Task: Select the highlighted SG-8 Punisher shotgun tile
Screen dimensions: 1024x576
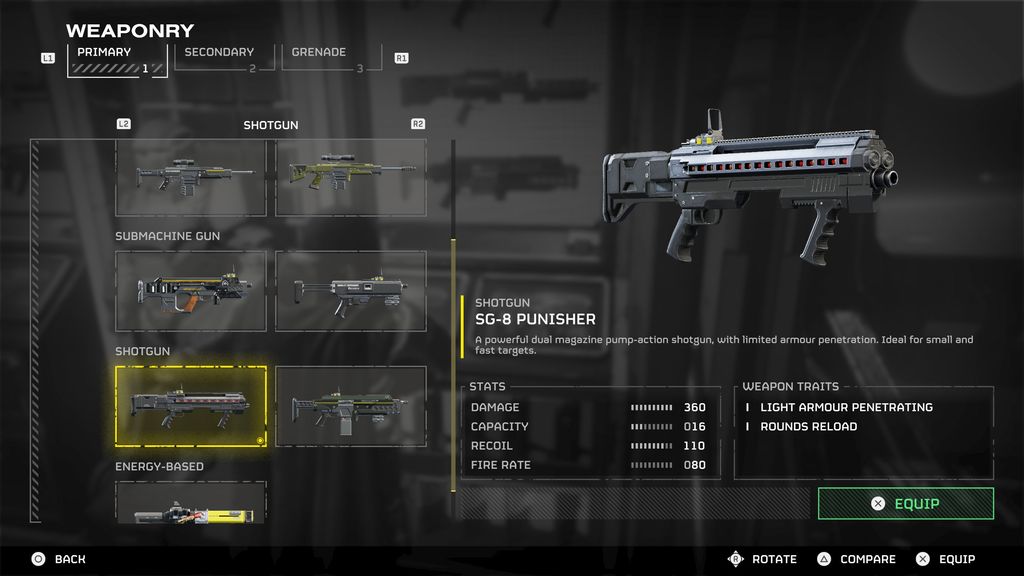Action: coord(191,406)
